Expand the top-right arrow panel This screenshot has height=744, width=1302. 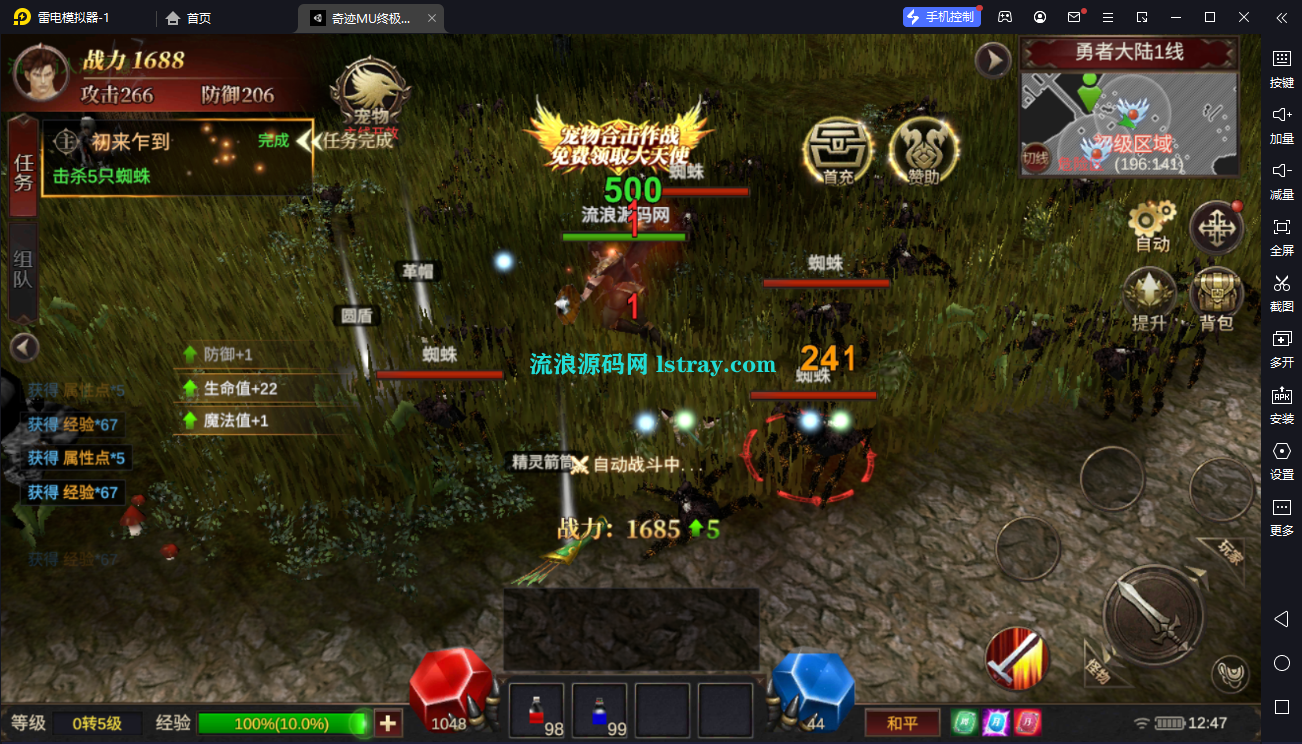pyautogui.click(x=993, y=60)
